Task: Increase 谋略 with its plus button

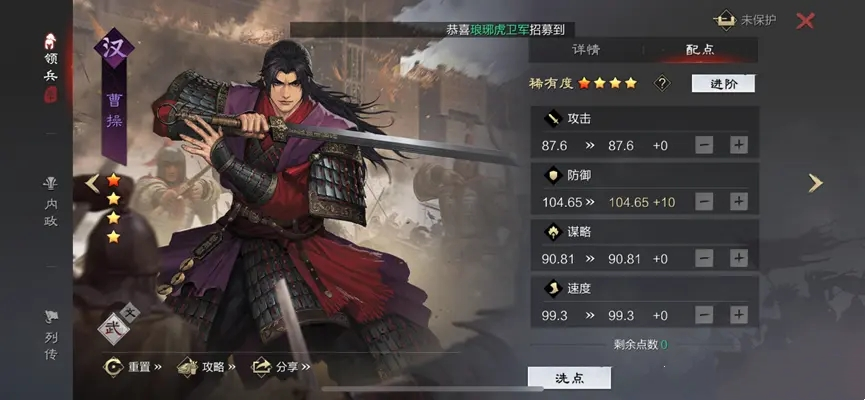Action: click(739, 258)
